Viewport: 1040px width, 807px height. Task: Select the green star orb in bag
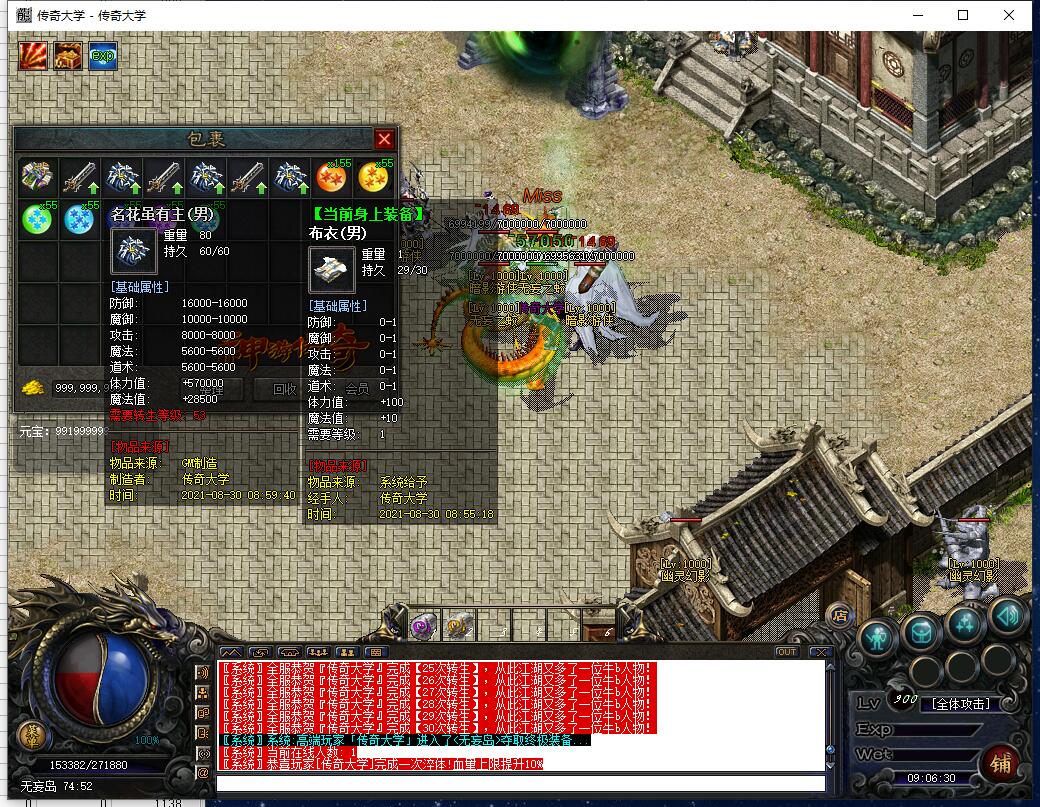37,219
